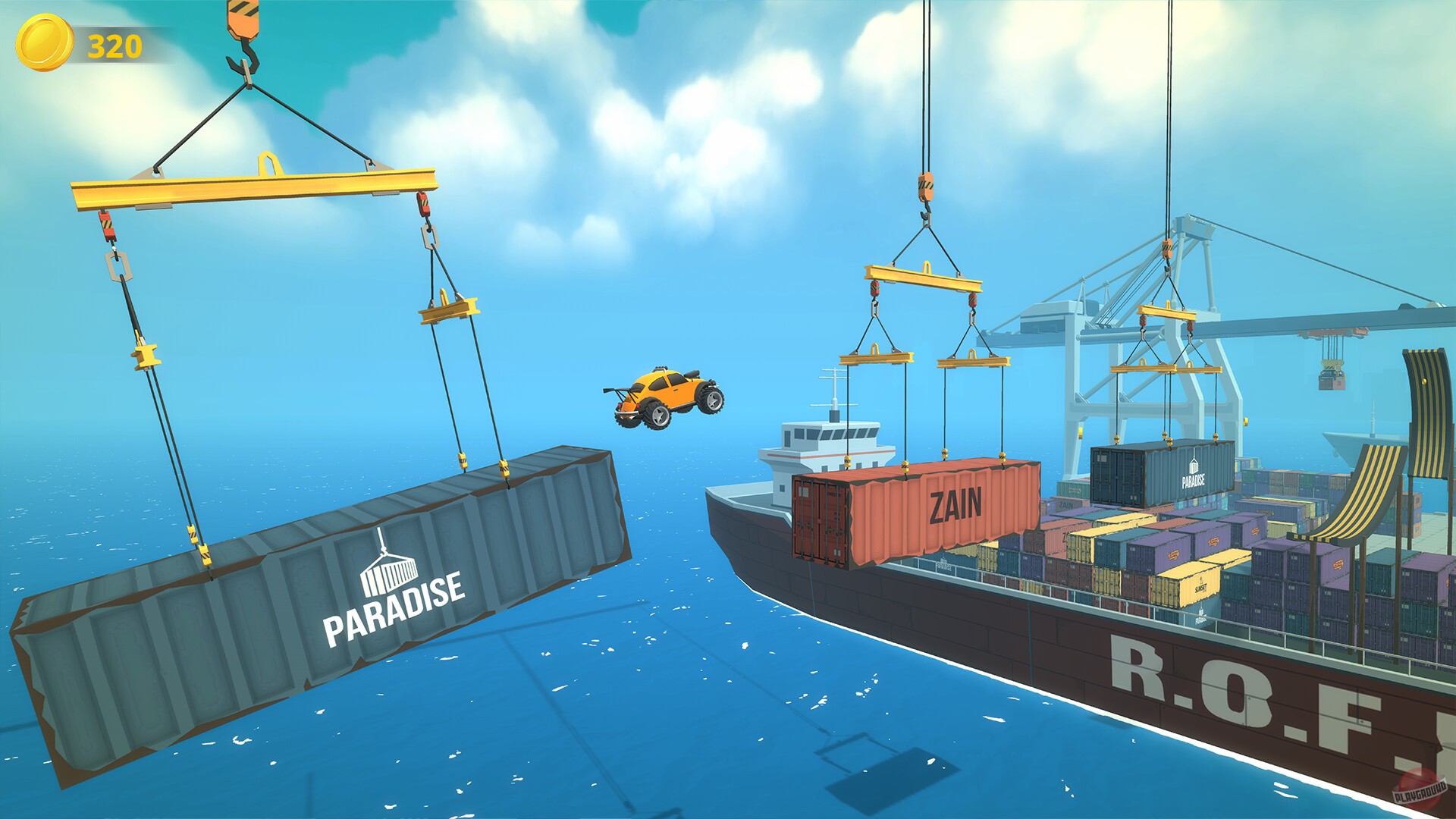Click the coin counter showing 320
The width and height of the screenshot is (1456, 819).
click(111, 45)
